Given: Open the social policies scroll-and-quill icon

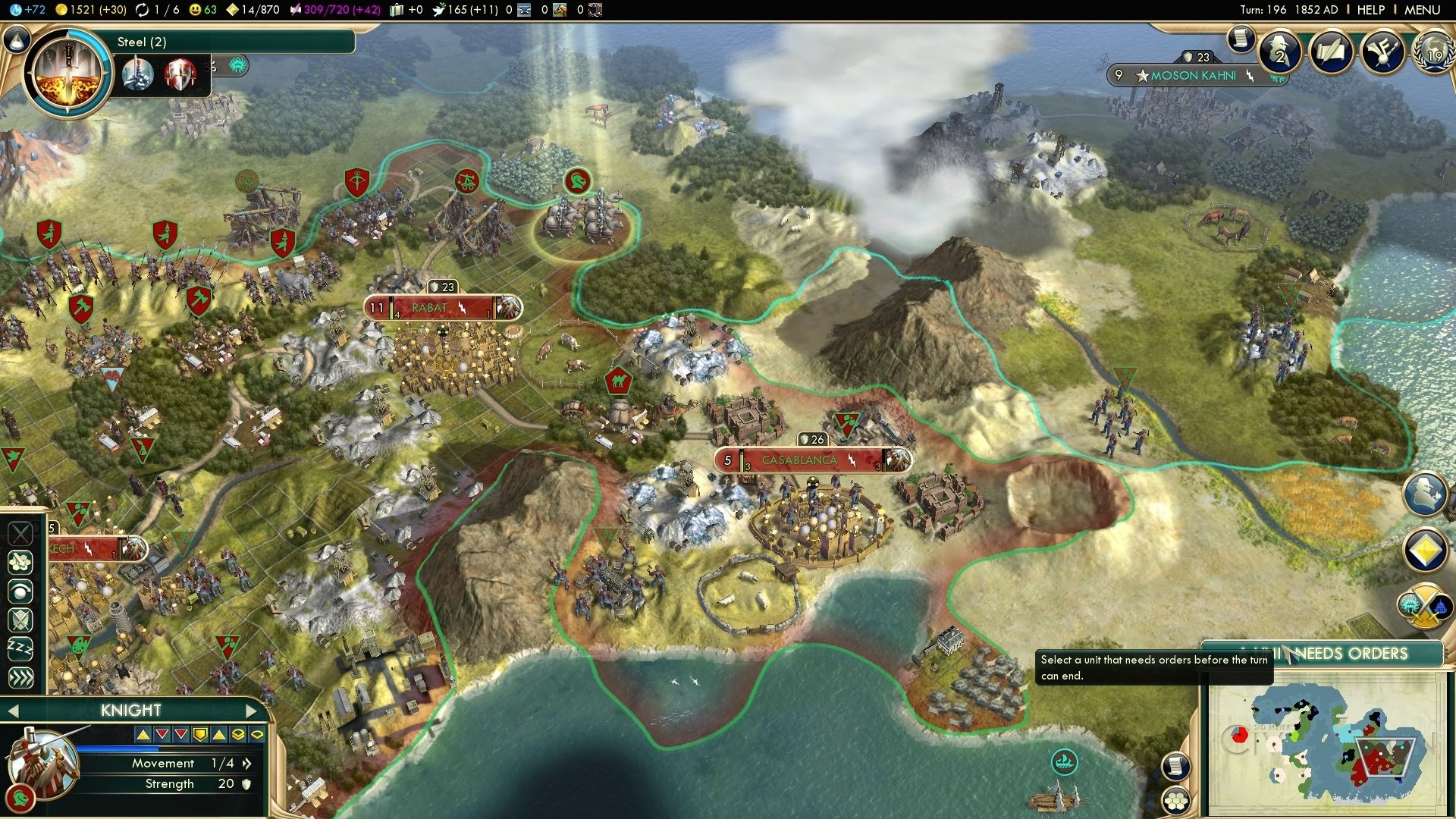Looking at the screenshot, I should (x=1331, y=51).
